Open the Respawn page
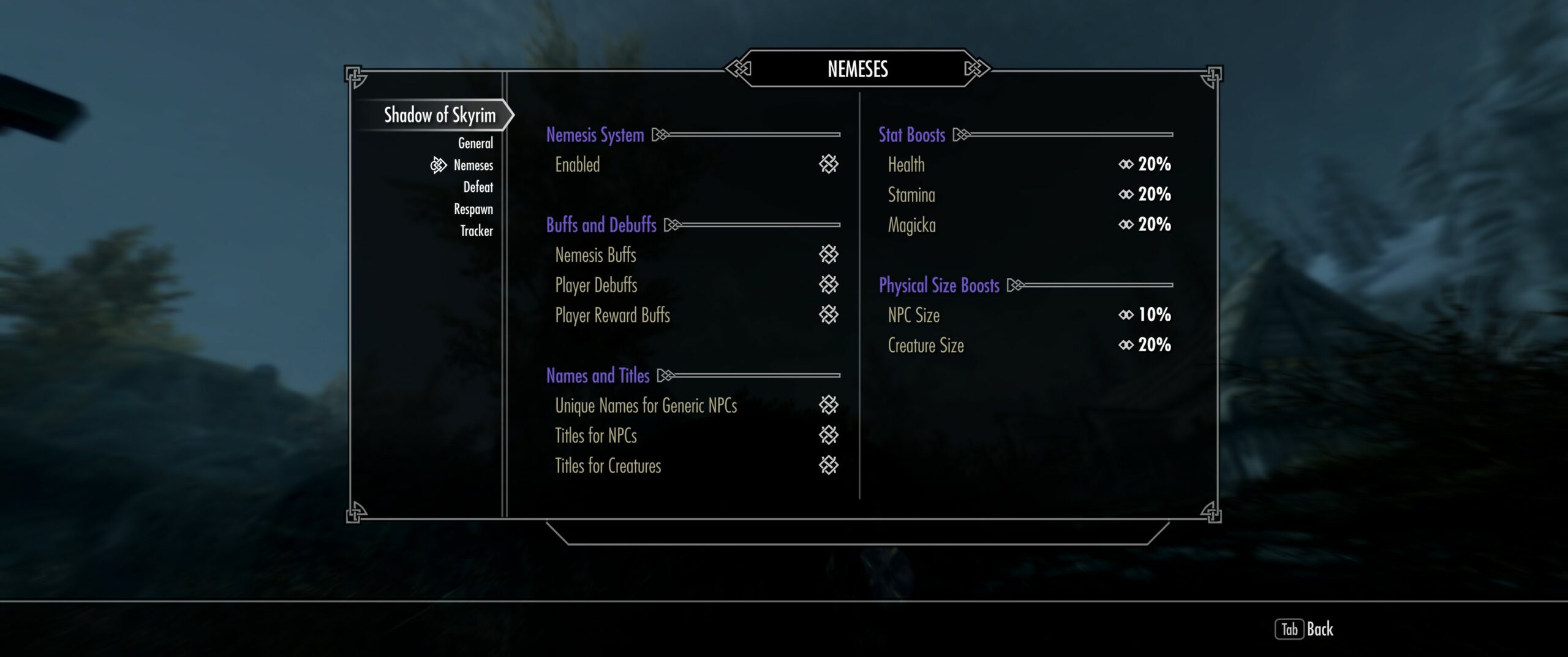The height and width of the screenshot is (657, 1568). point(473,209)
